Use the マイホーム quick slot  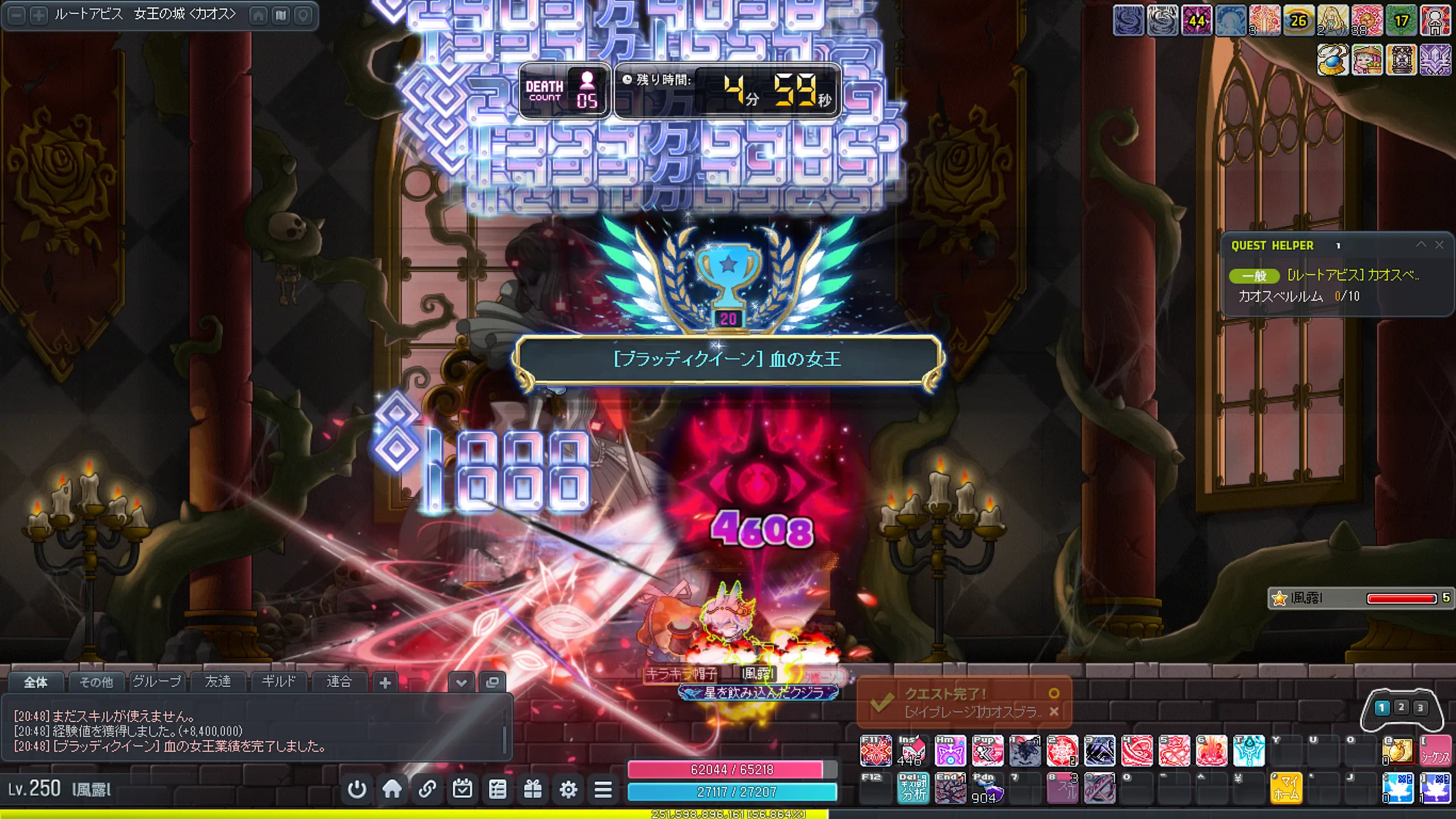pyautogui.click(x=1285, y=788)
